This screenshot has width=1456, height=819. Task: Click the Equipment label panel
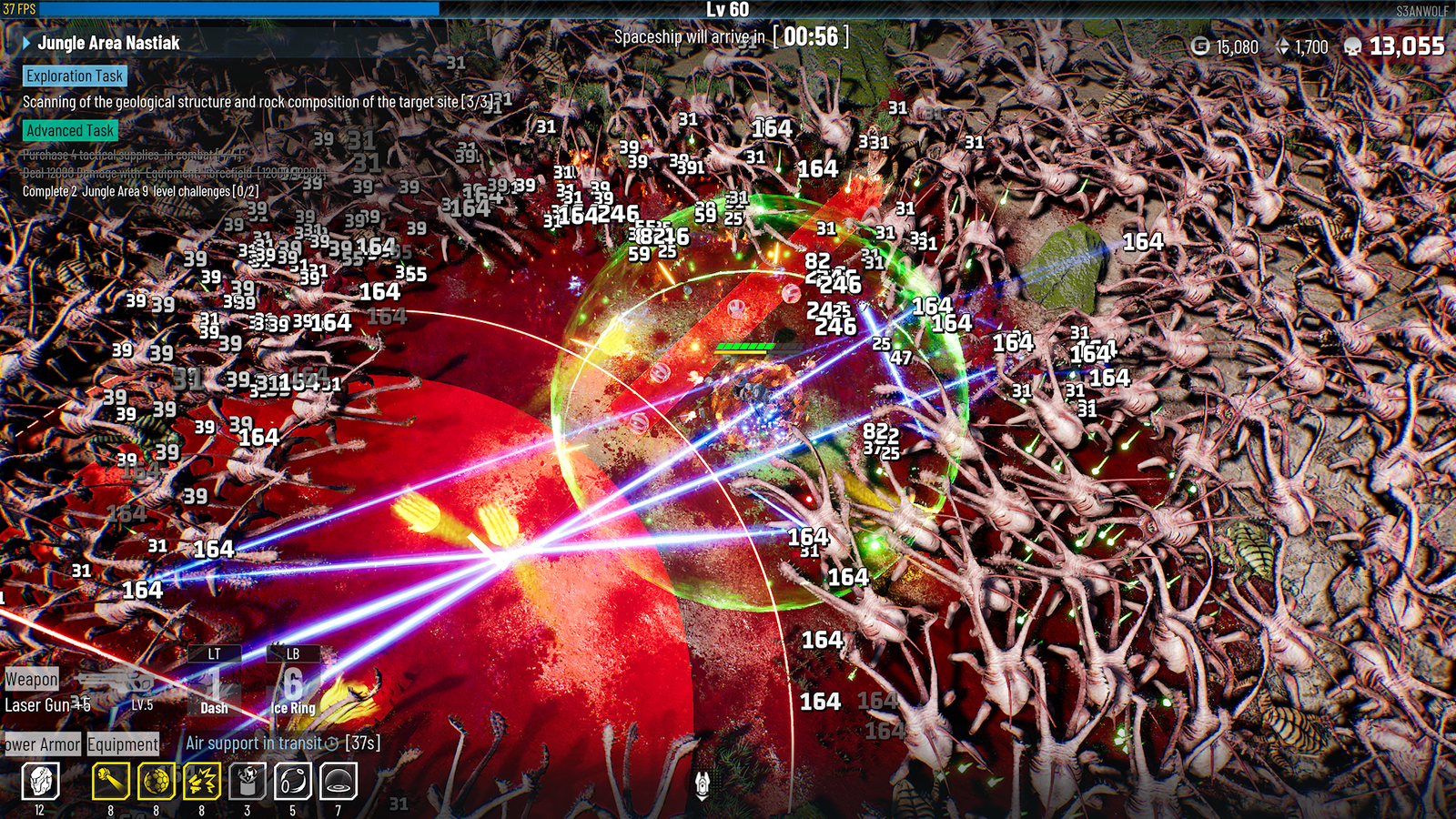click(123, 744)
